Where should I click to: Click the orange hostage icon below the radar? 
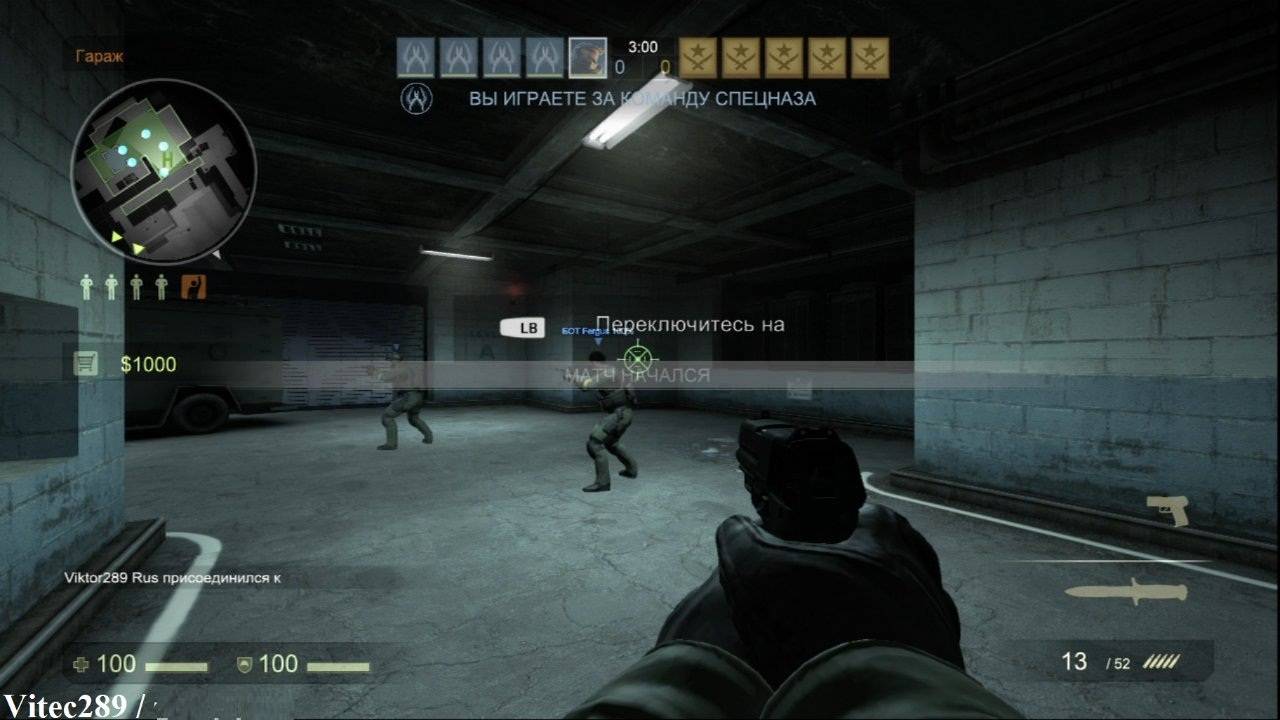194,287
